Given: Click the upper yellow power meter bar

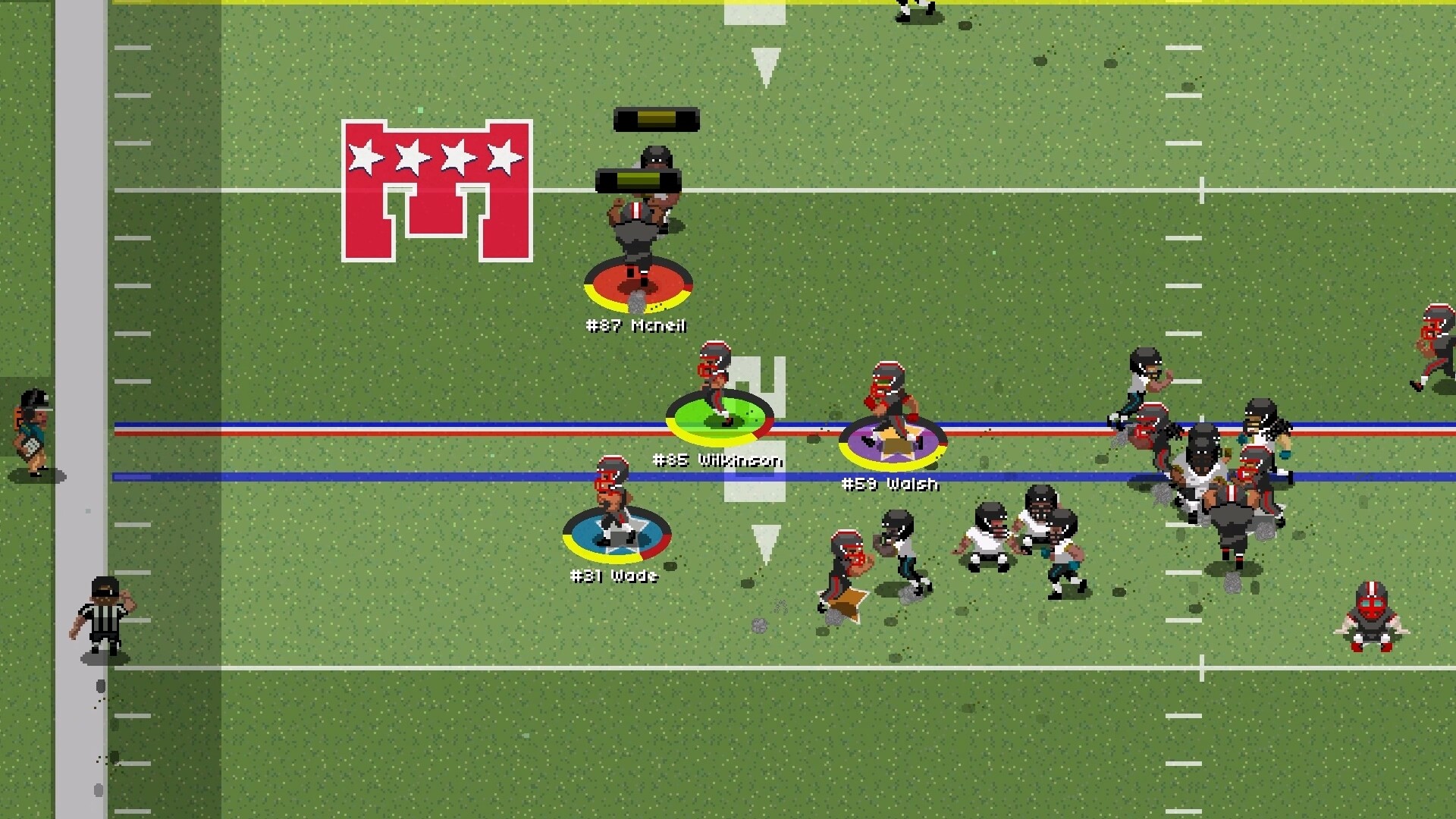Looking at the screenshot, I should point(654,118).
